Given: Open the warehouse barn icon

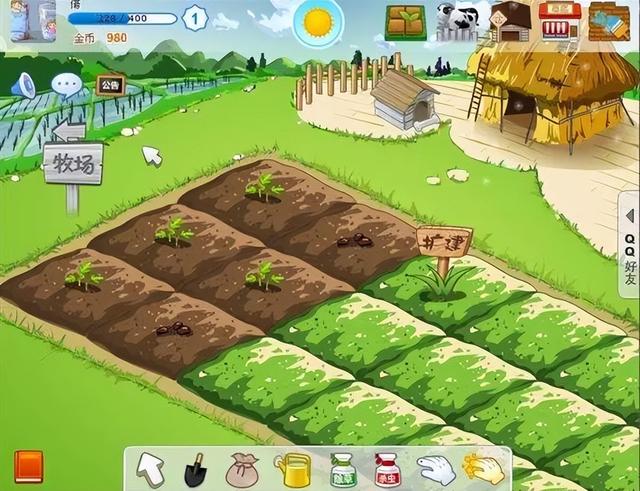Looking at the screenshot, I should click(510, 21).
